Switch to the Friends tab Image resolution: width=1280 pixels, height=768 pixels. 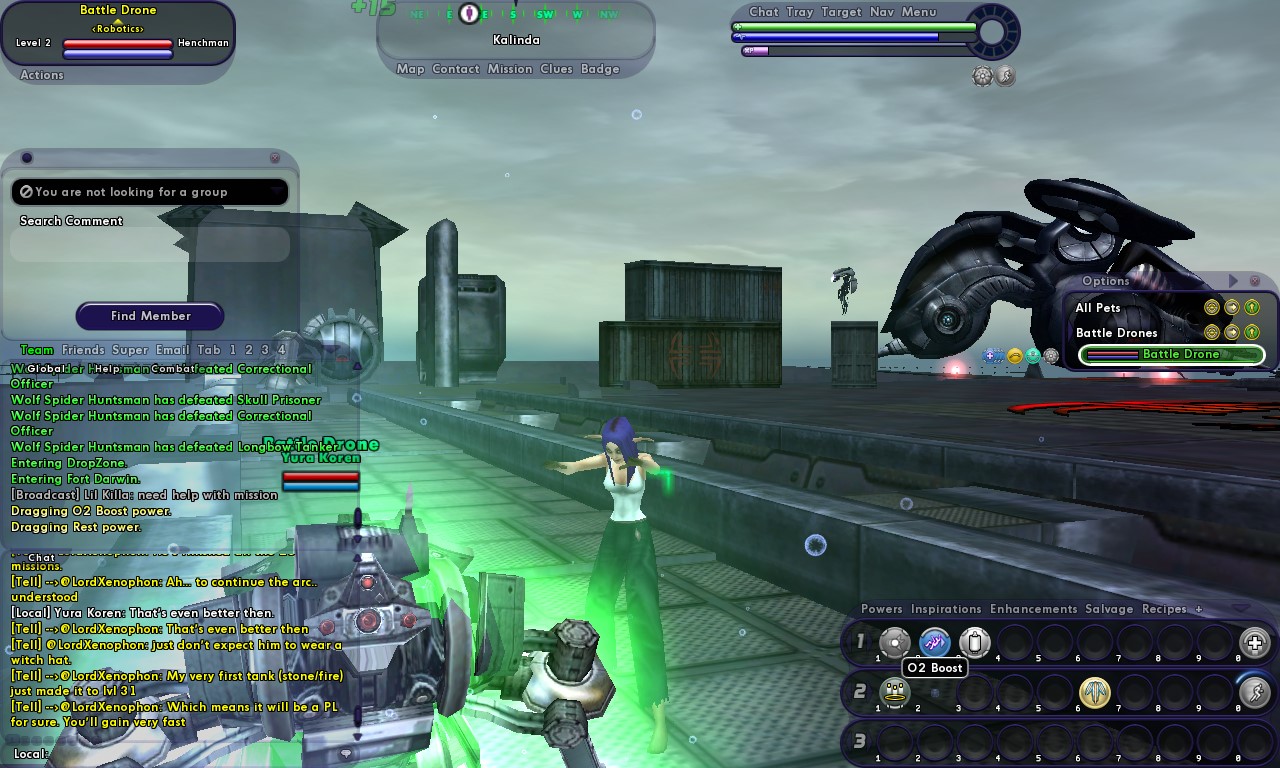click(83, 350)
